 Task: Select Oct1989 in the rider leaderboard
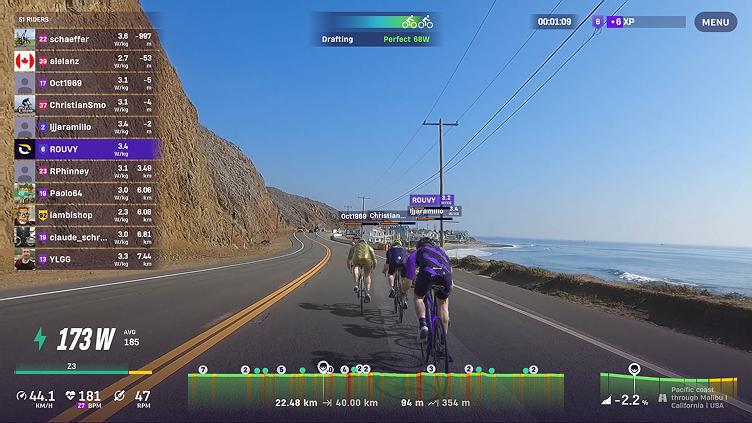click(x=86, y=83)
